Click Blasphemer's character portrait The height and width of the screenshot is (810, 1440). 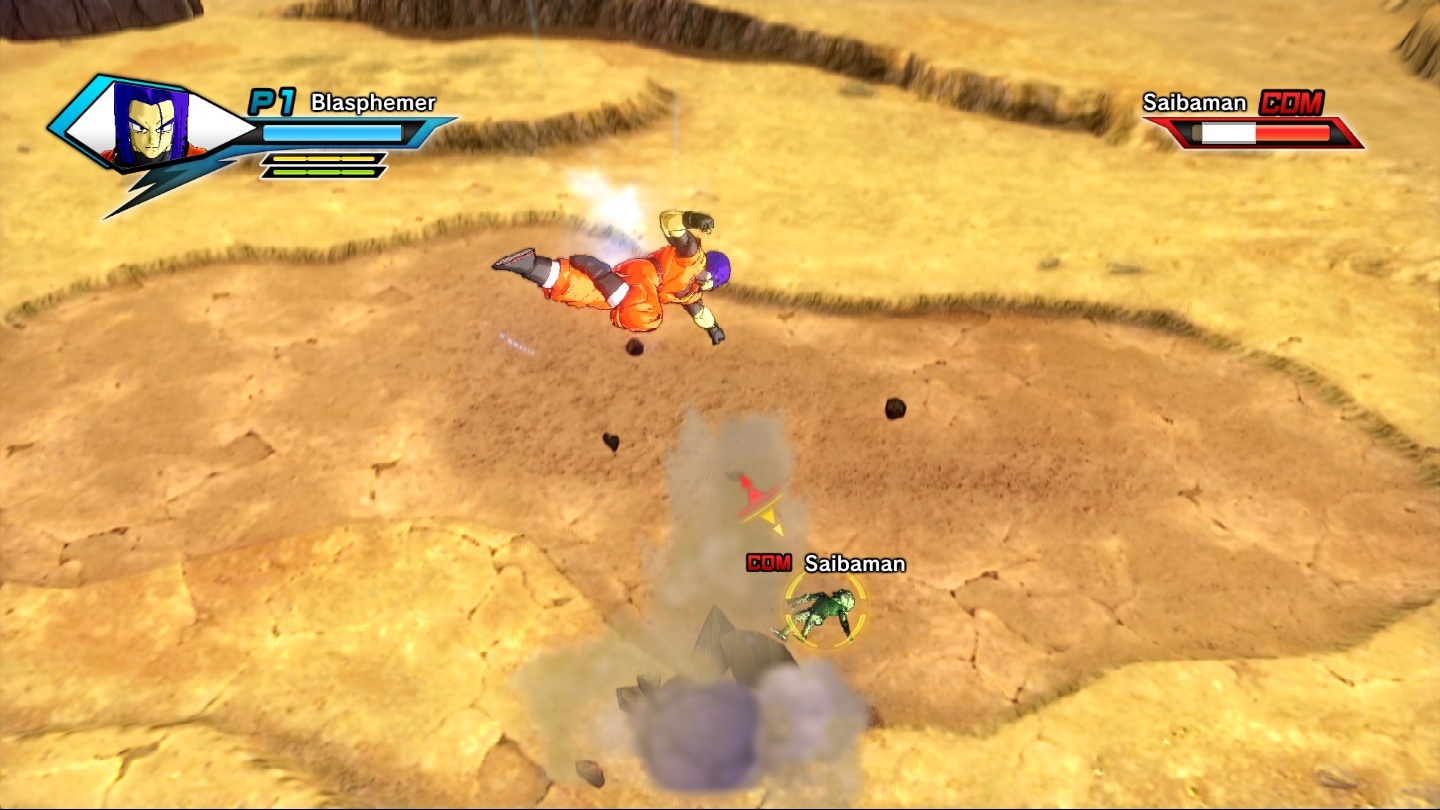(150, 125)
